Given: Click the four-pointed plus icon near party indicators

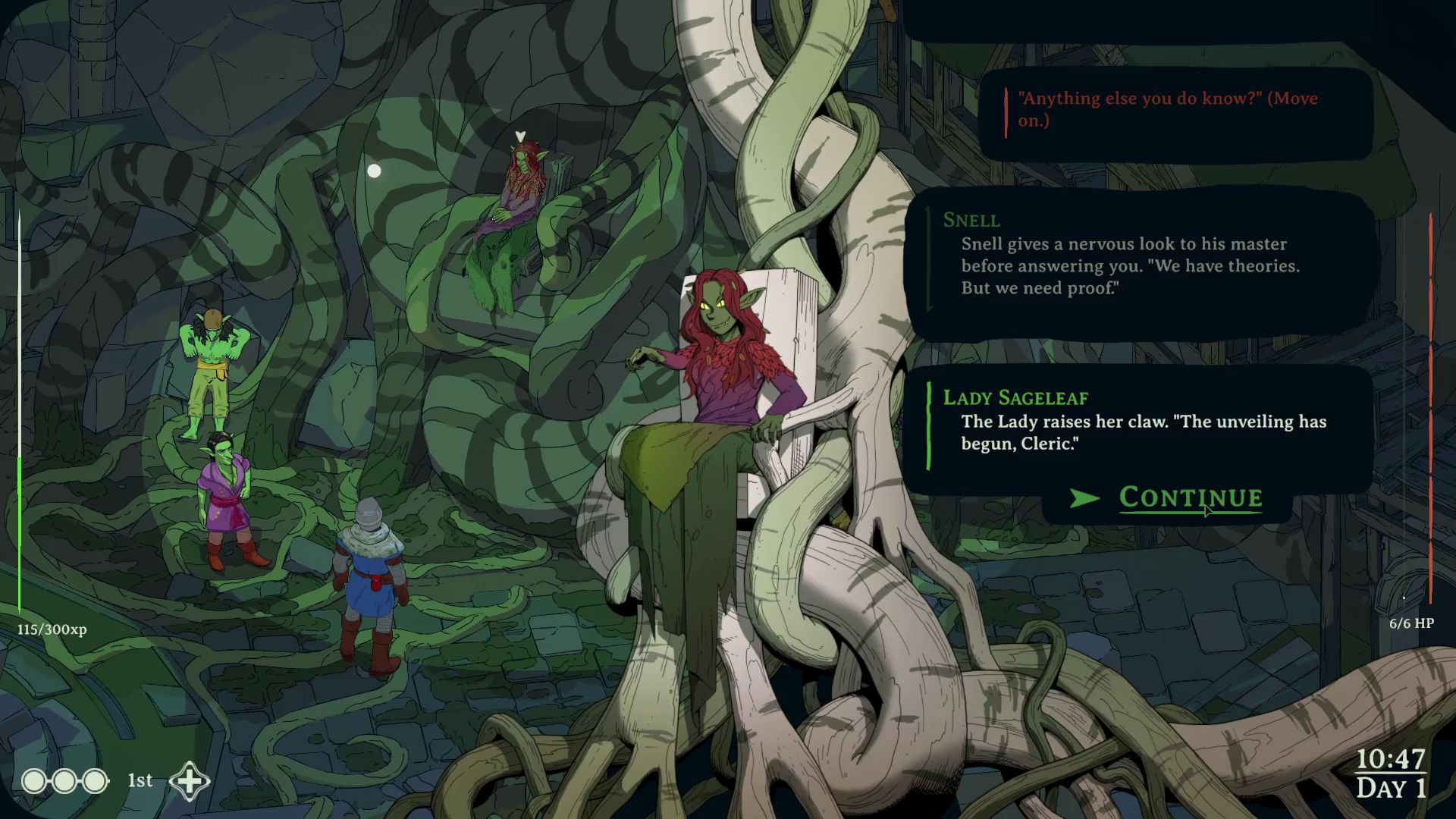Looking at the screenshot, I should click(189, 780).
